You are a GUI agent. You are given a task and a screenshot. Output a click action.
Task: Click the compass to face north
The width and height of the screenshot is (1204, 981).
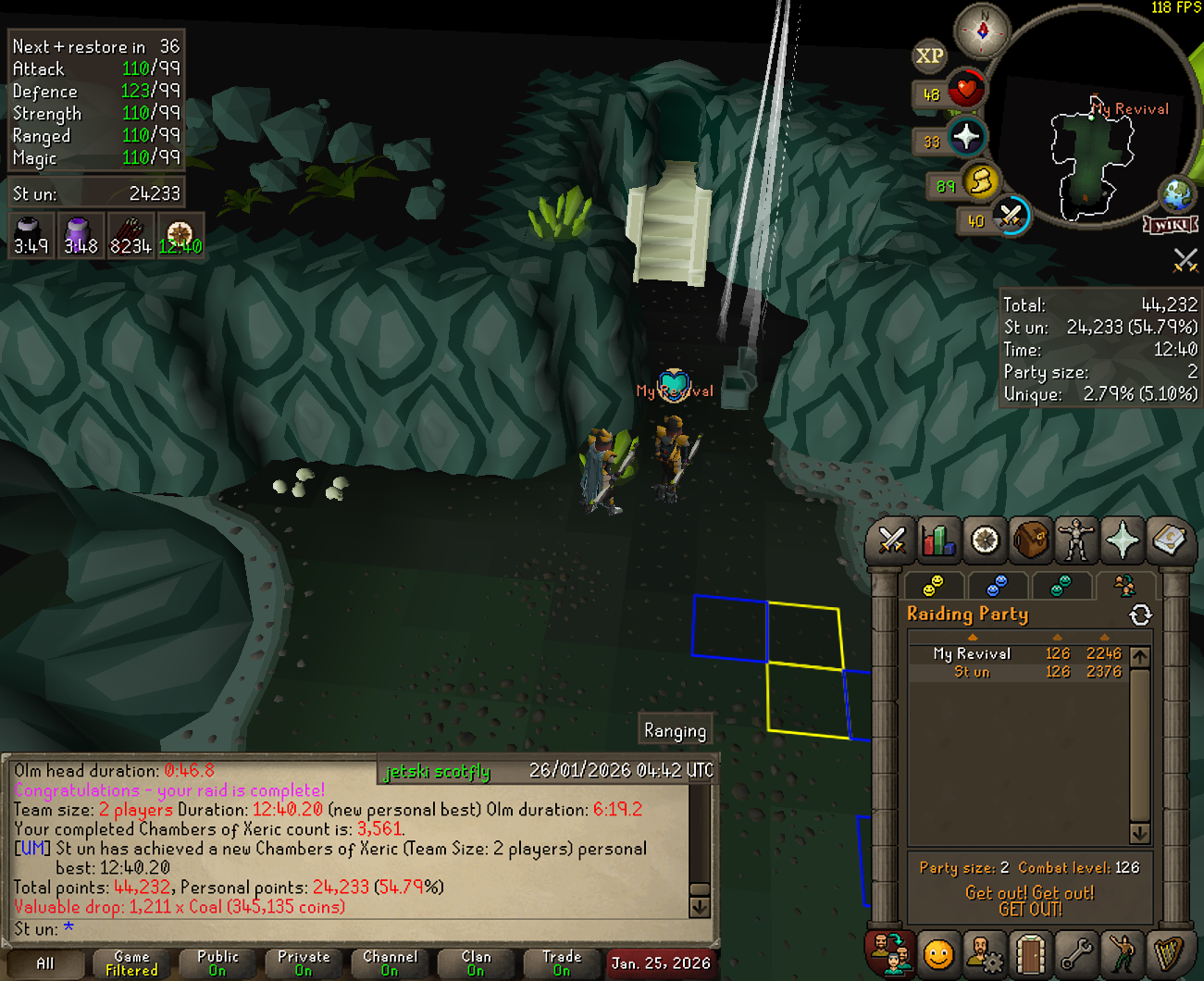point(982,31)
